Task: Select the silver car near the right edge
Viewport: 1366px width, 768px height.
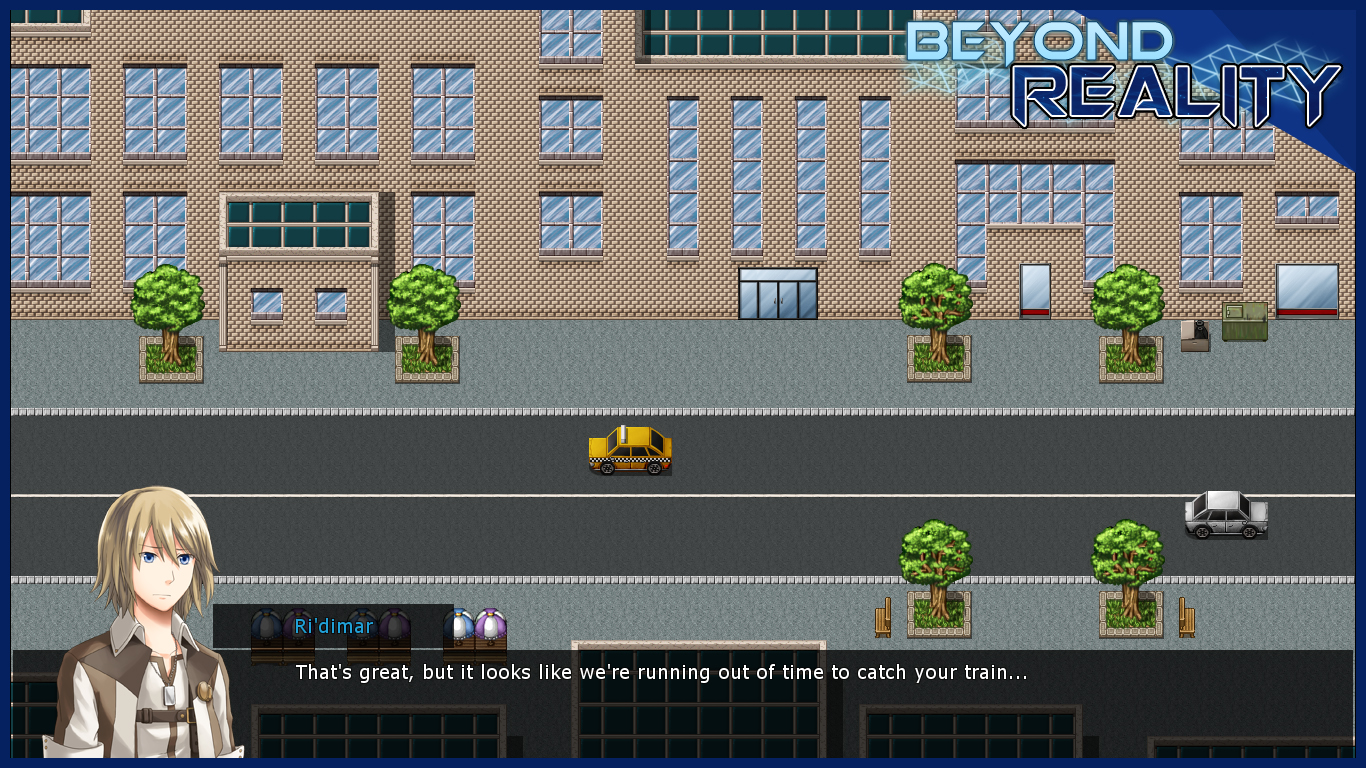Action: pos(1224,516)
